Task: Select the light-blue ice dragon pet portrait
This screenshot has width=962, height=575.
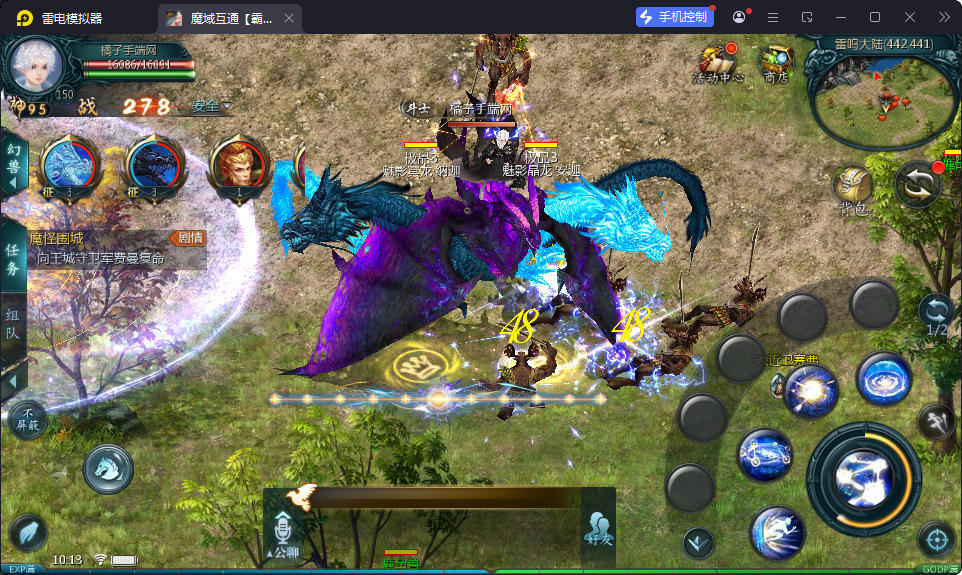Action: (70, 164)
